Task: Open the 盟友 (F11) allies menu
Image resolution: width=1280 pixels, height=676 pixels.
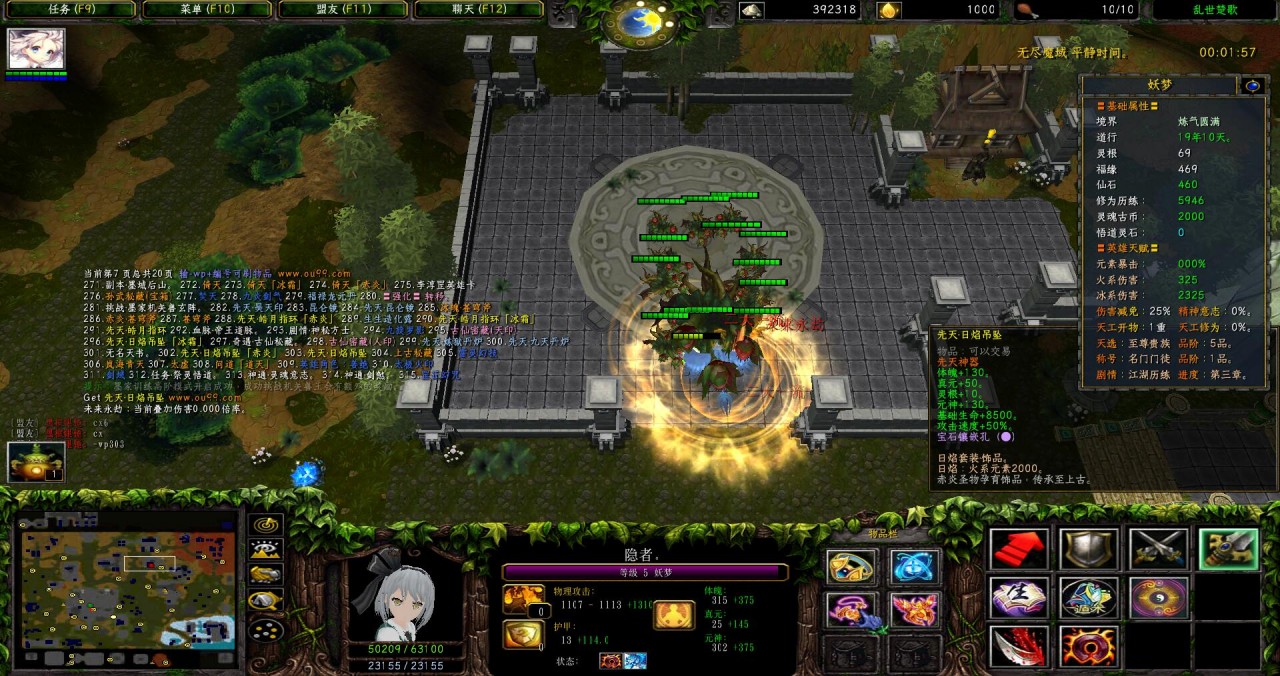Action: click(x=342, y=10)
